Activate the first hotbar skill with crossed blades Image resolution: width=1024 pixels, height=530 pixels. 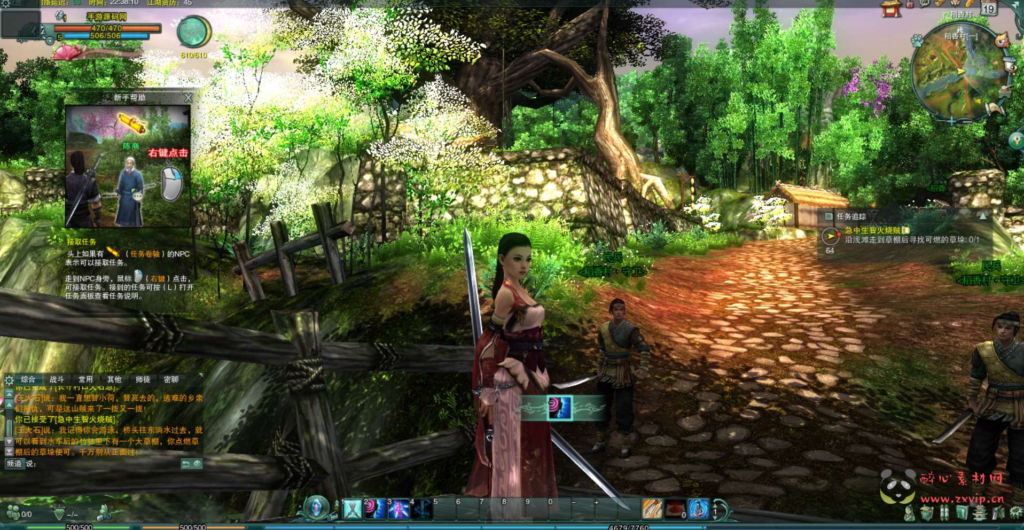pyautogui.click(x=352, y=509)
